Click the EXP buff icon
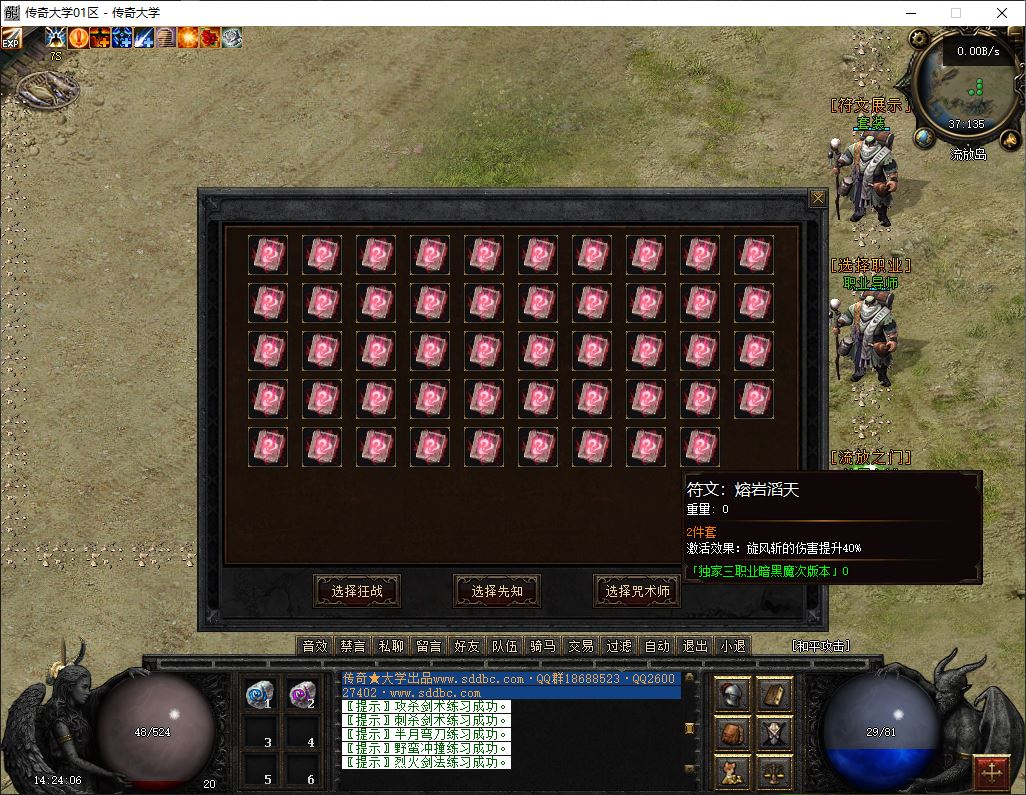This screenshot has width=1026, height=795. [x=11, y=39]
